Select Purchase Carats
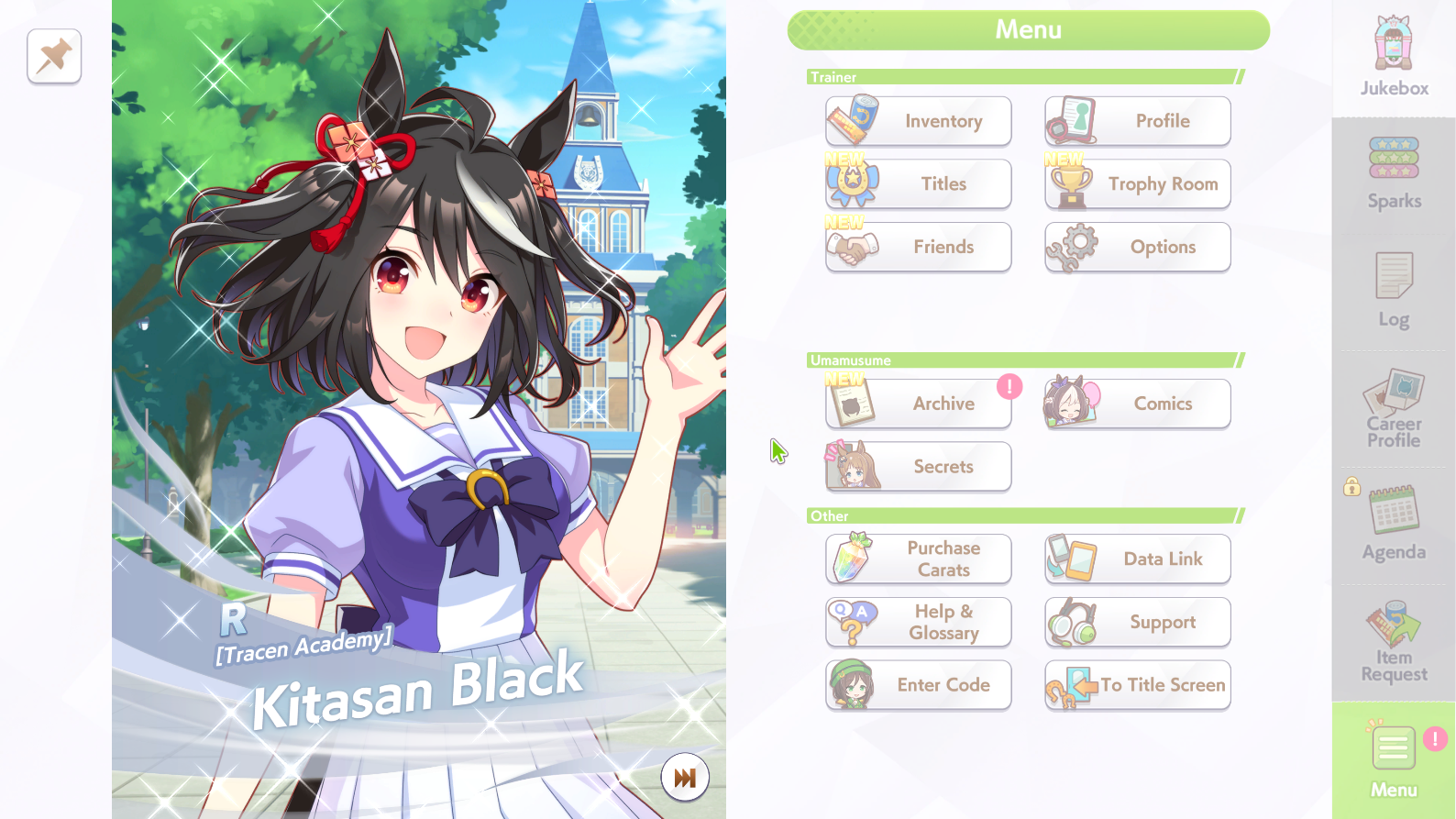 tap(918, 559)
